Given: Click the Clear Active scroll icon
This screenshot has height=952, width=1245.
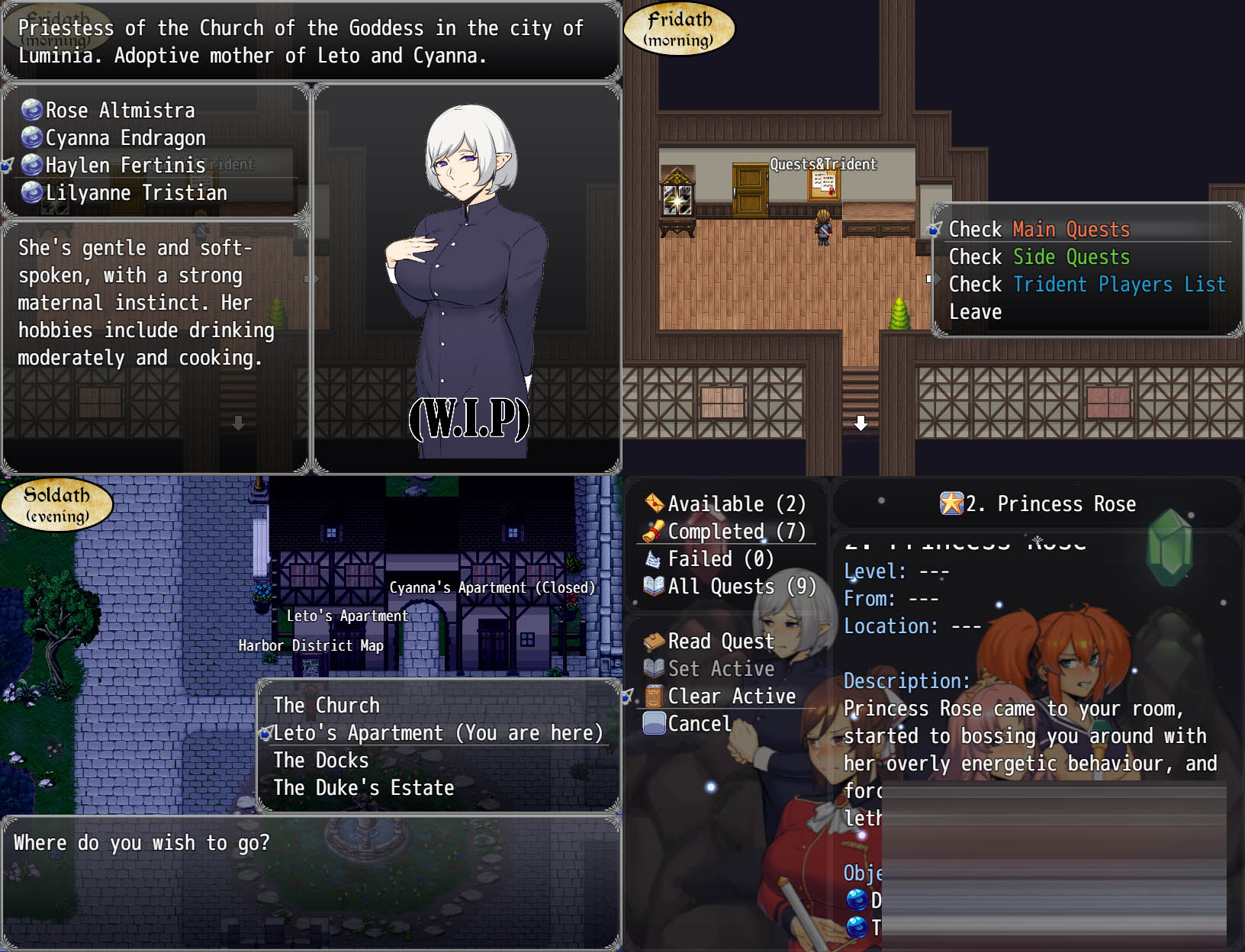Looking at the screenshot, I should pos(652,696).
